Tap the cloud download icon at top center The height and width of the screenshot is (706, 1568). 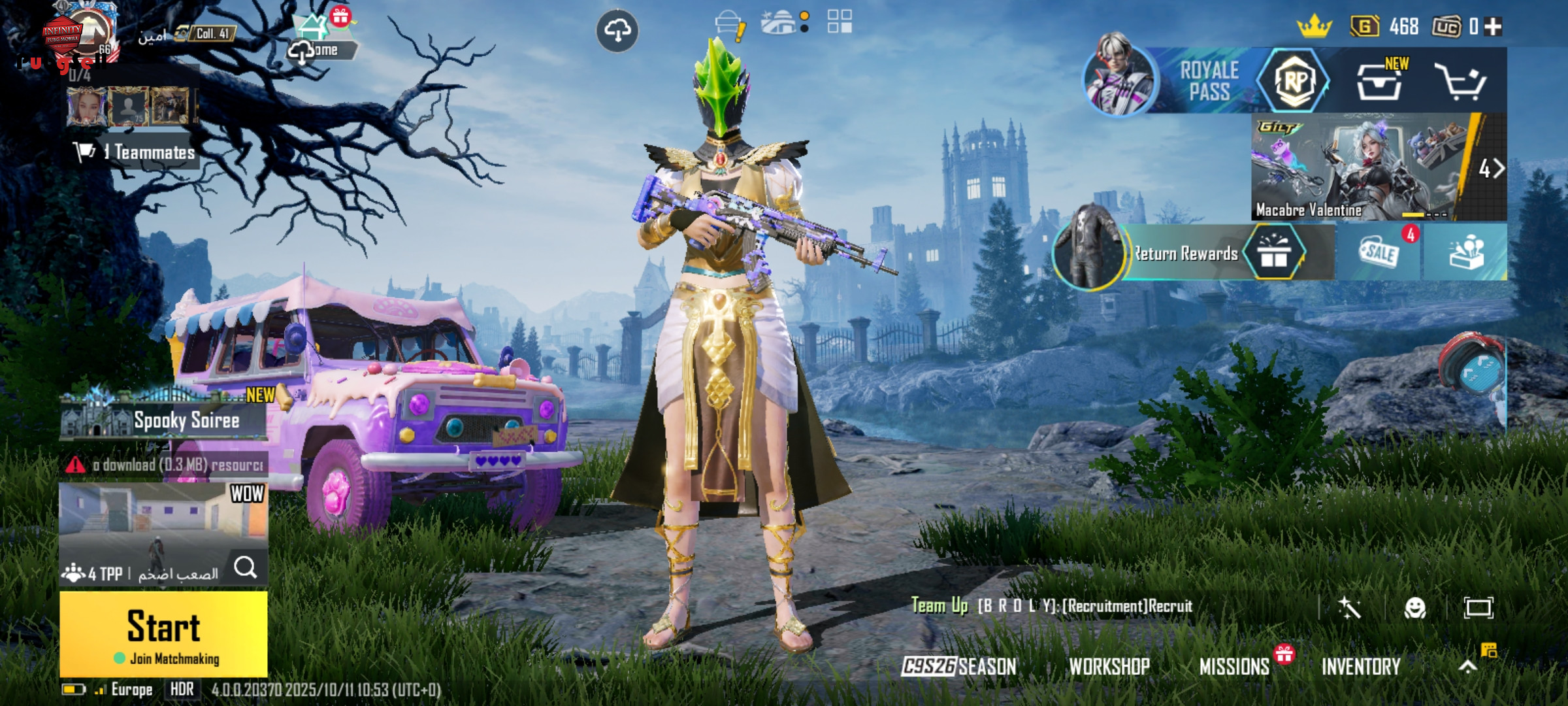617,31
